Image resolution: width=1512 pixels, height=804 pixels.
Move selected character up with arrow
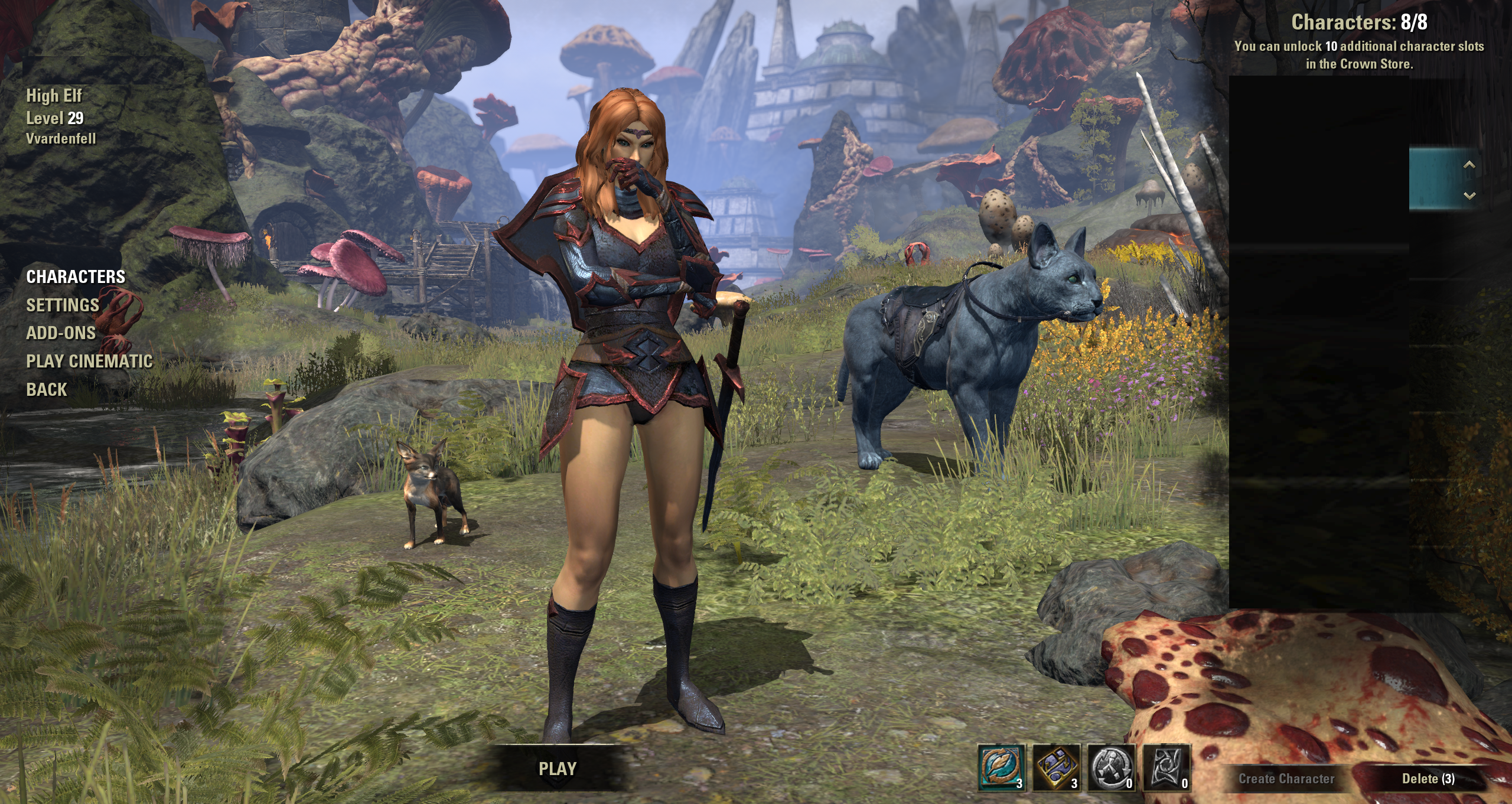click(1469, 165)
